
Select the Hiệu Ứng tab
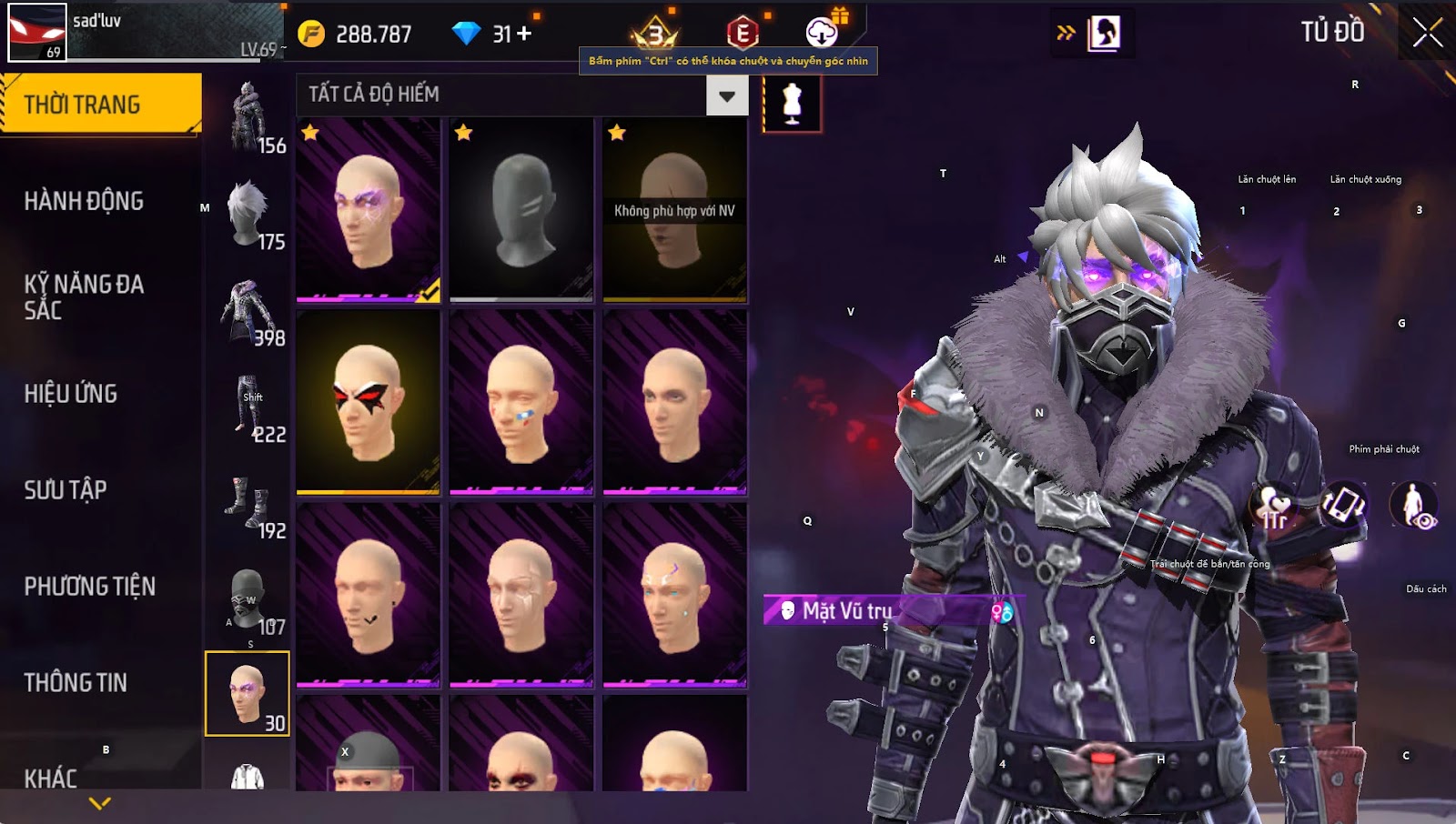point(71,394)
